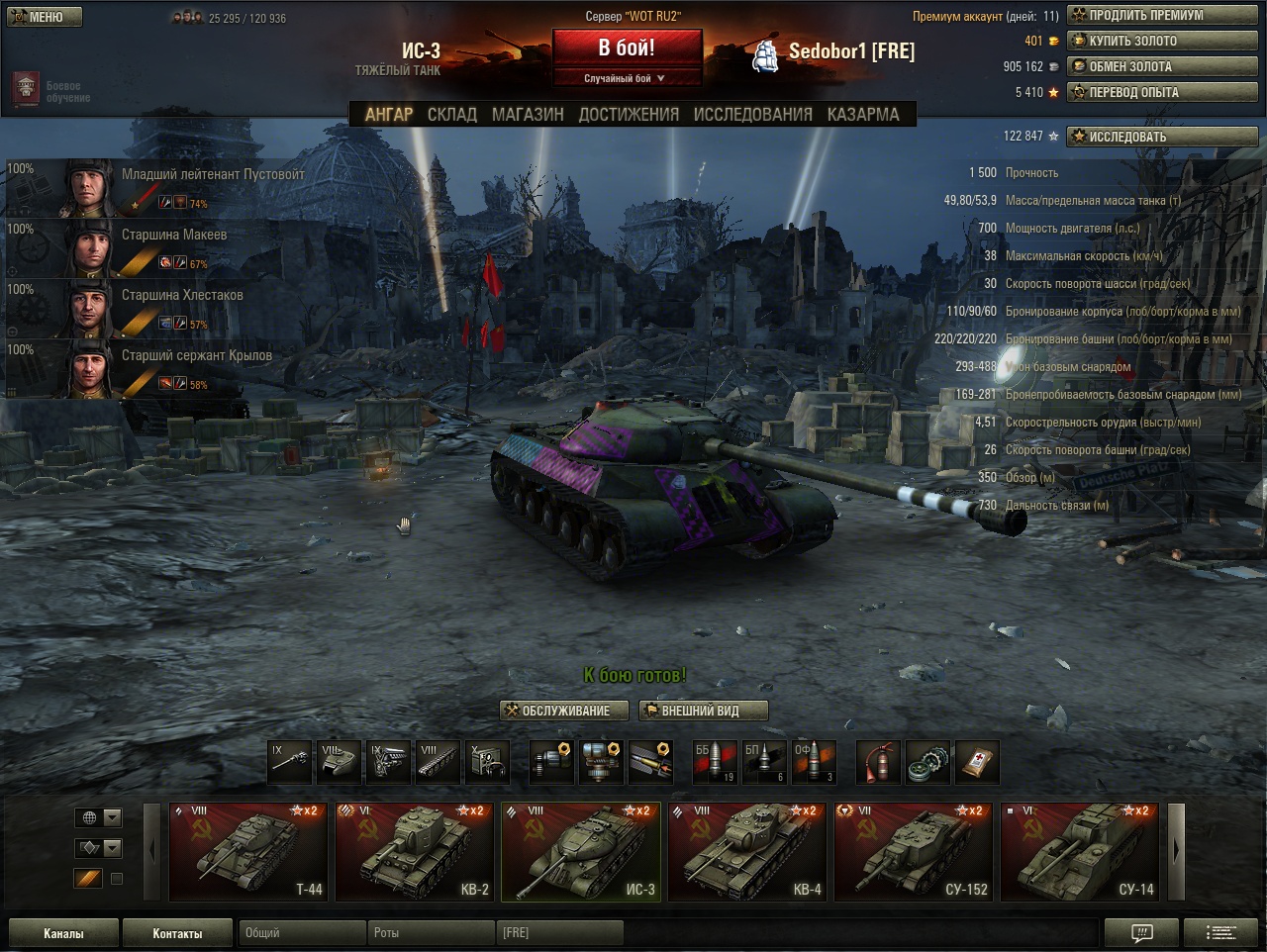Show the ИССЛЕДОВАНИЯ tab
The image size is (1267, 952).
pos(752,115)
